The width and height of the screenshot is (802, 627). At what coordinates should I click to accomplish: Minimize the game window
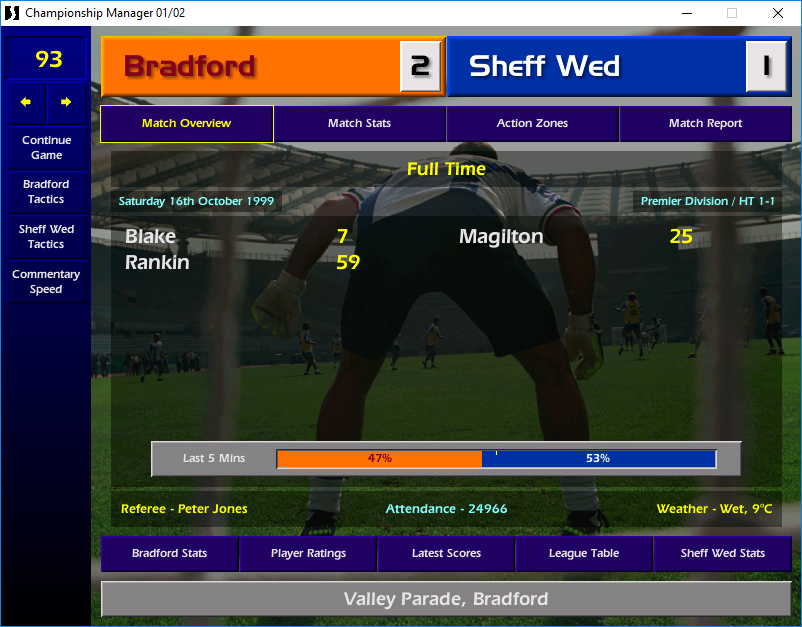686,13
